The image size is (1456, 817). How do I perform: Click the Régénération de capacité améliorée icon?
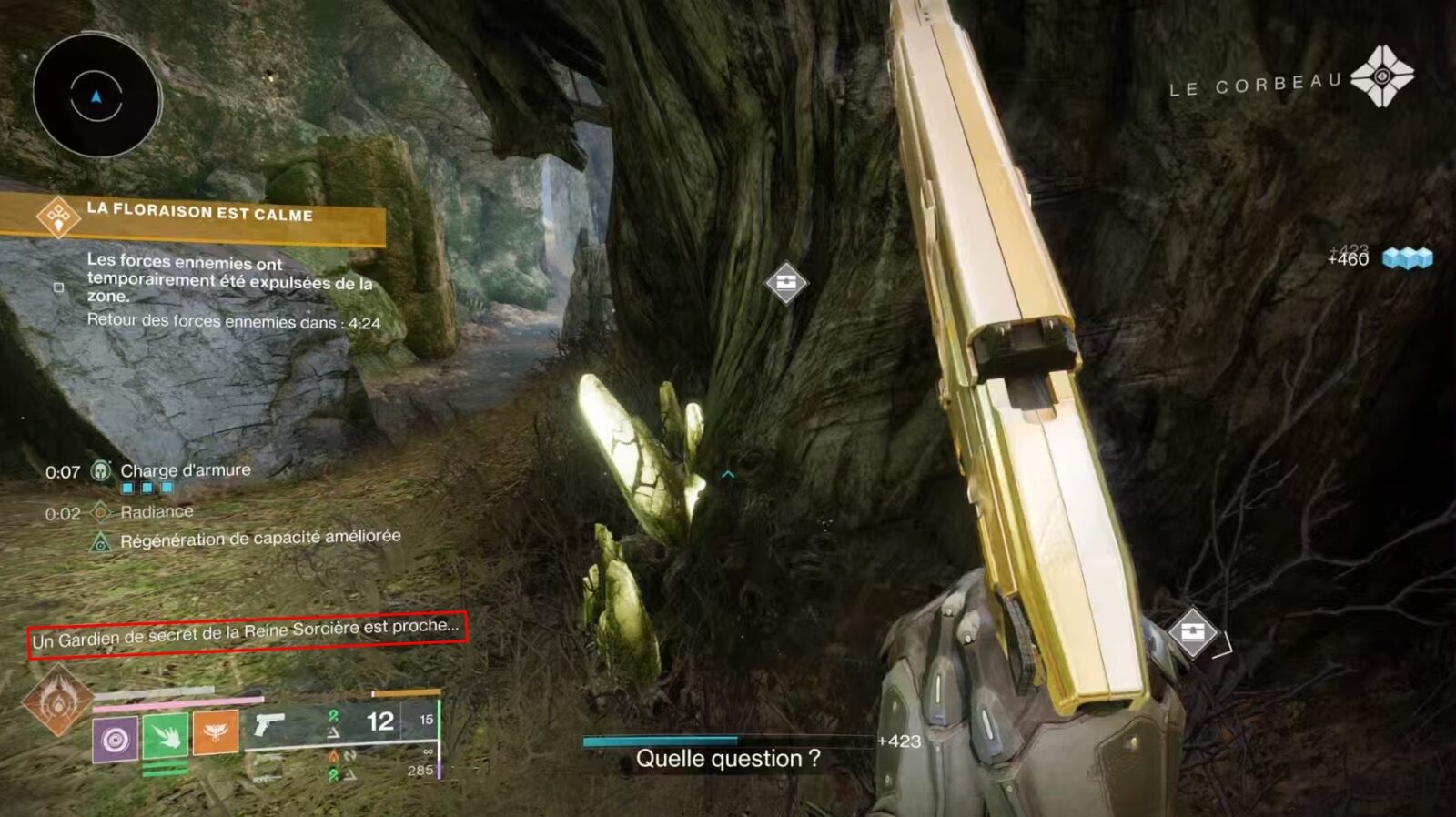click(x=101, y=543)
